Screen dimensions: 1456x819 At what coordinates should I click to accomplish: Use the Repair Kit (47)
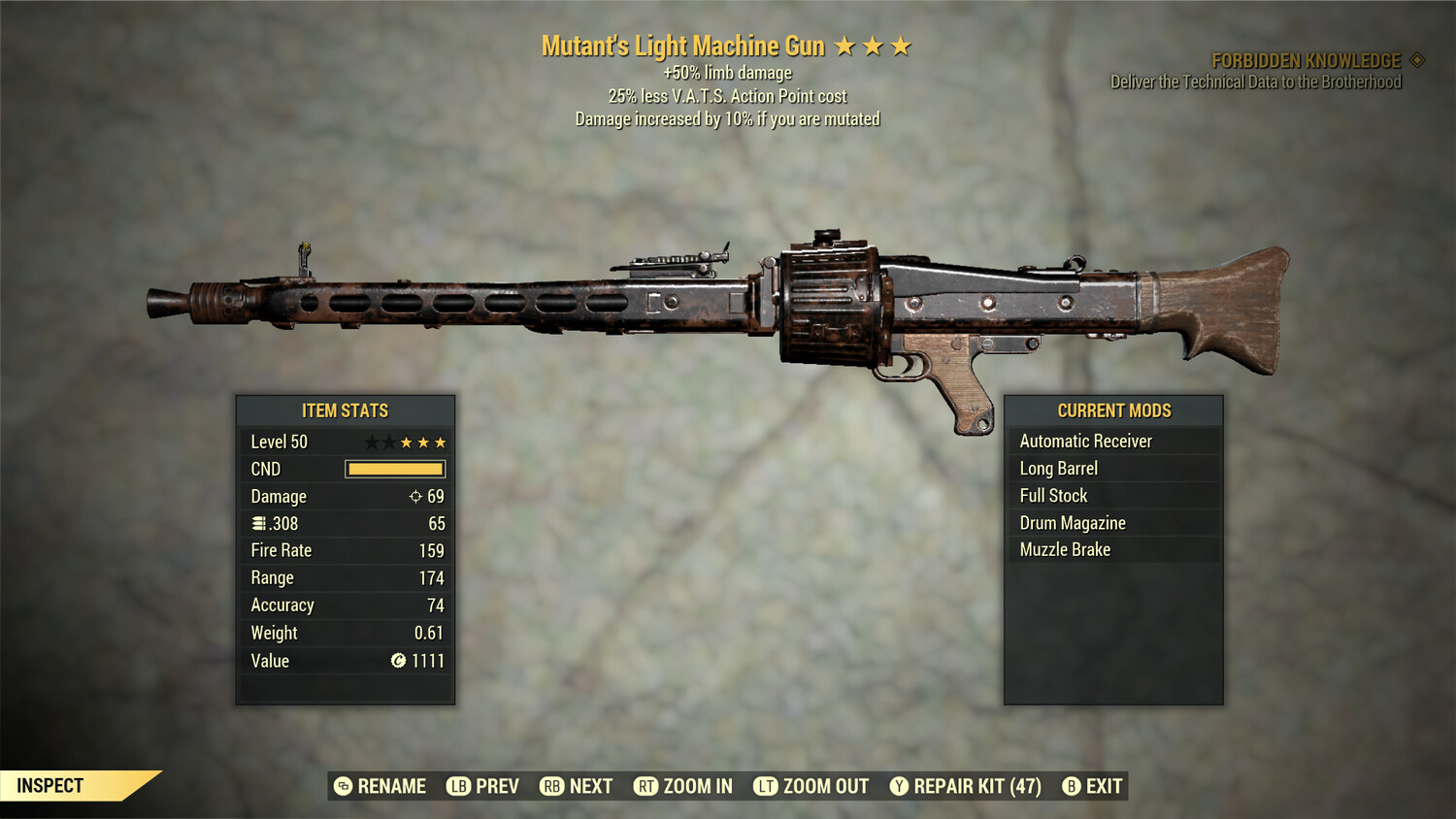point(966,786)
